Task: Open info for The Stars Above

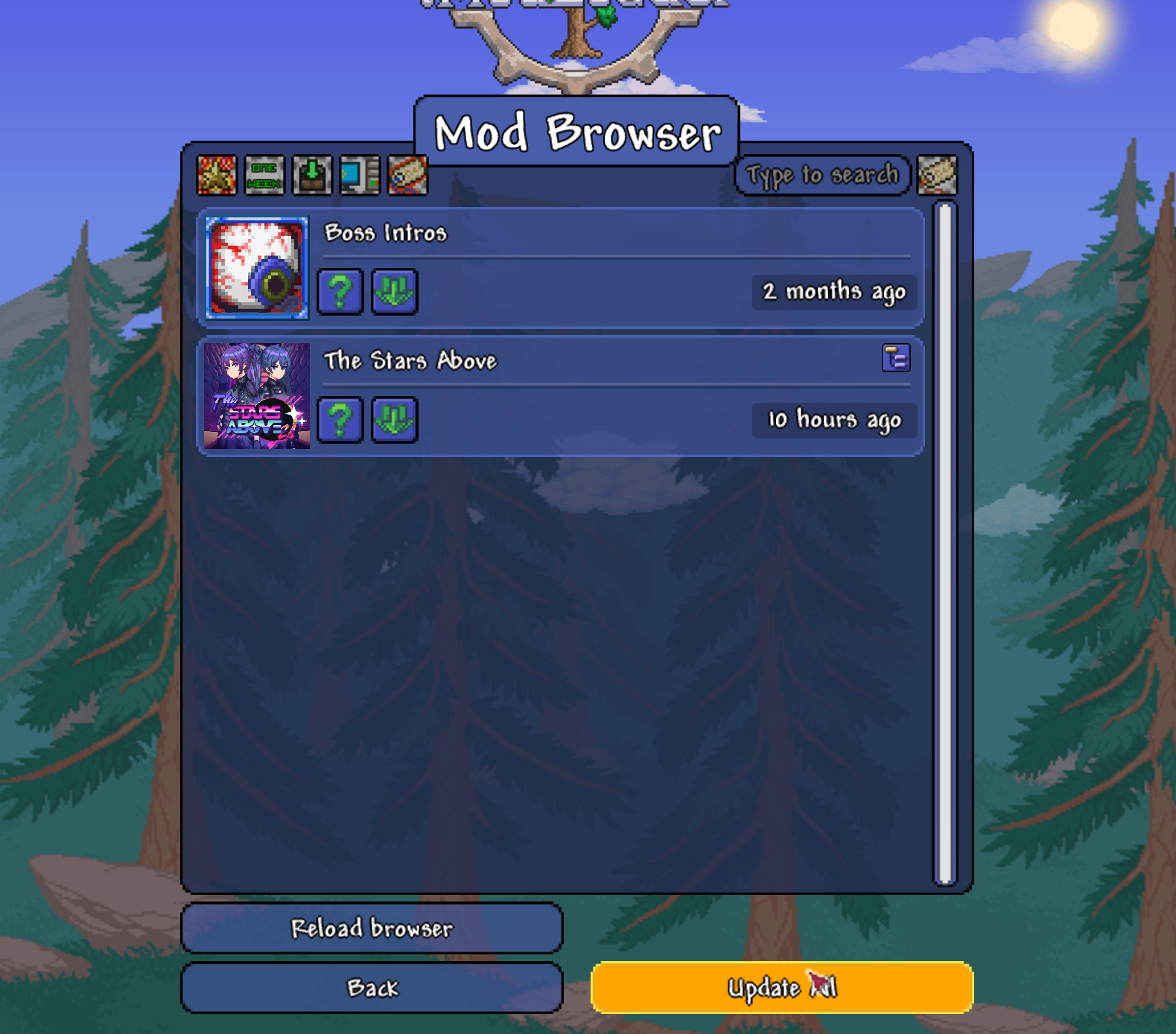Action: point(340,420)
